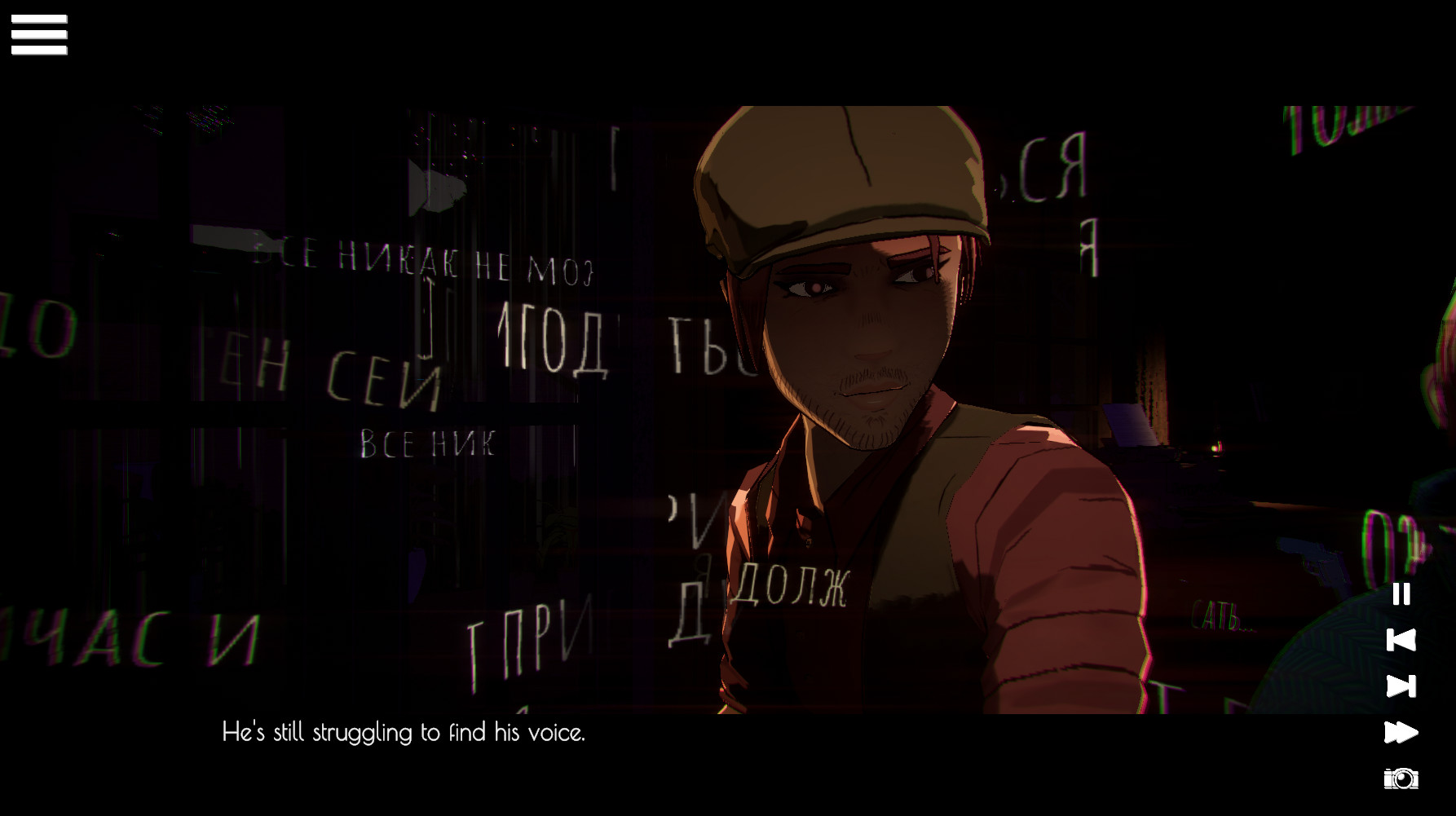Click the phrase ВСЕ НИКАК НЕ МОЭ

[x=424, y=258]
